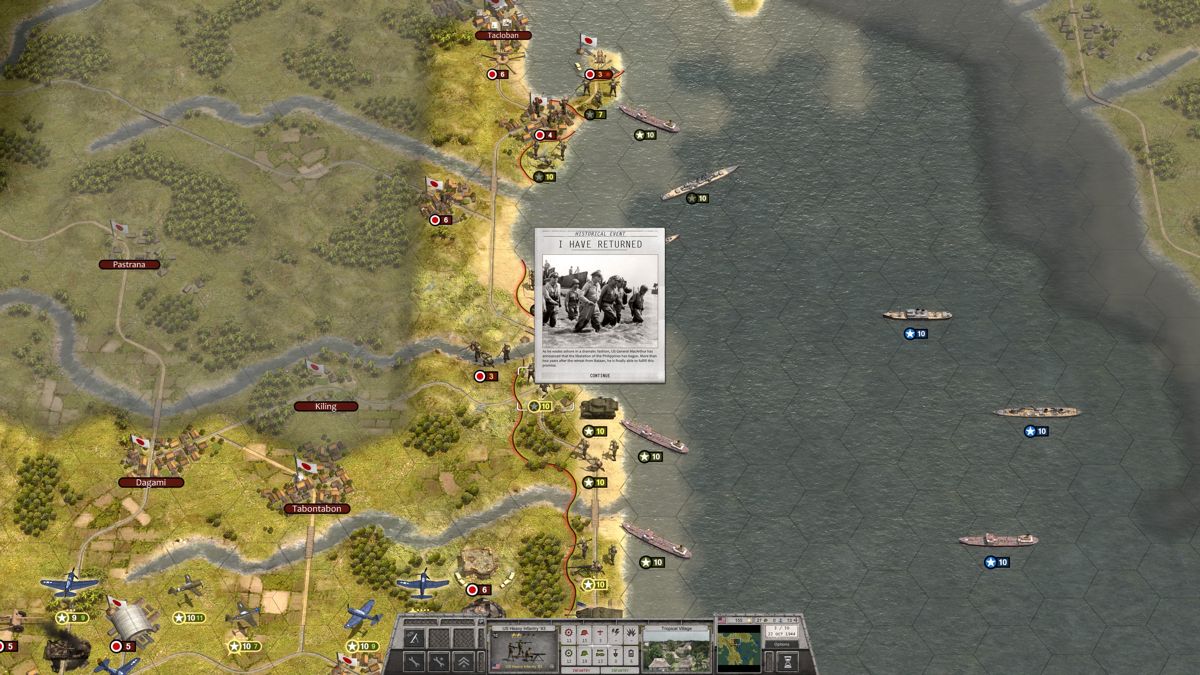Continue past the I Have Returned event
The width and height of the screenshot is (1200, 675).
[x=600, y=375]
